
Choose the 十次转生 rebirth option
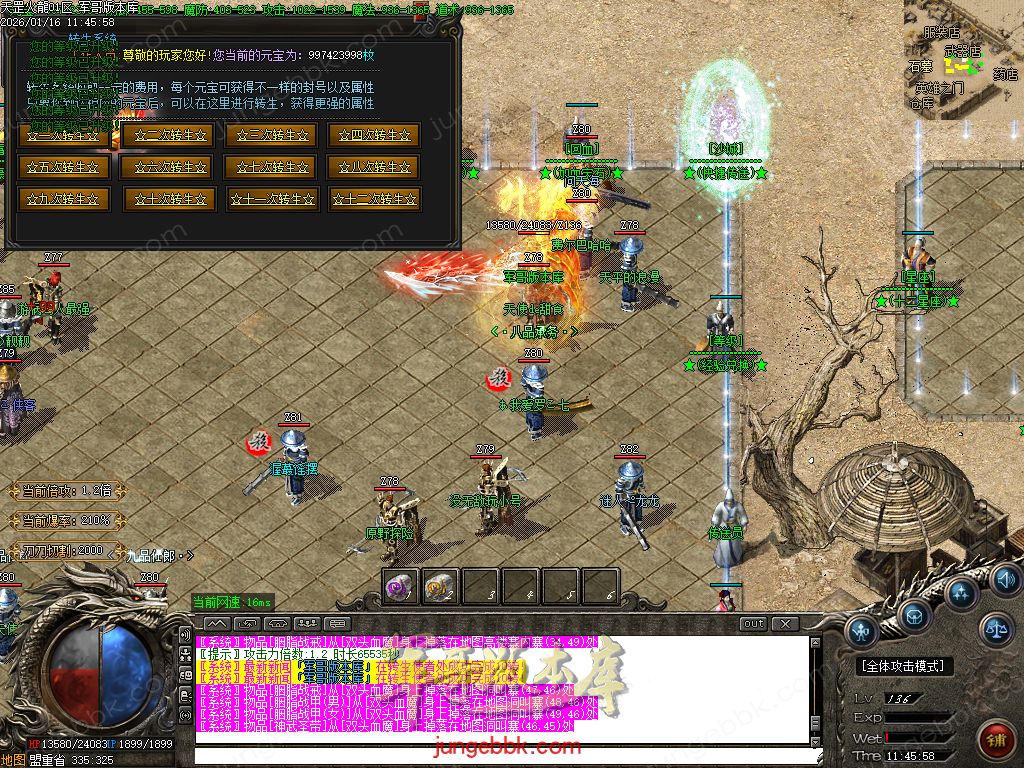[x=167, y=199]
